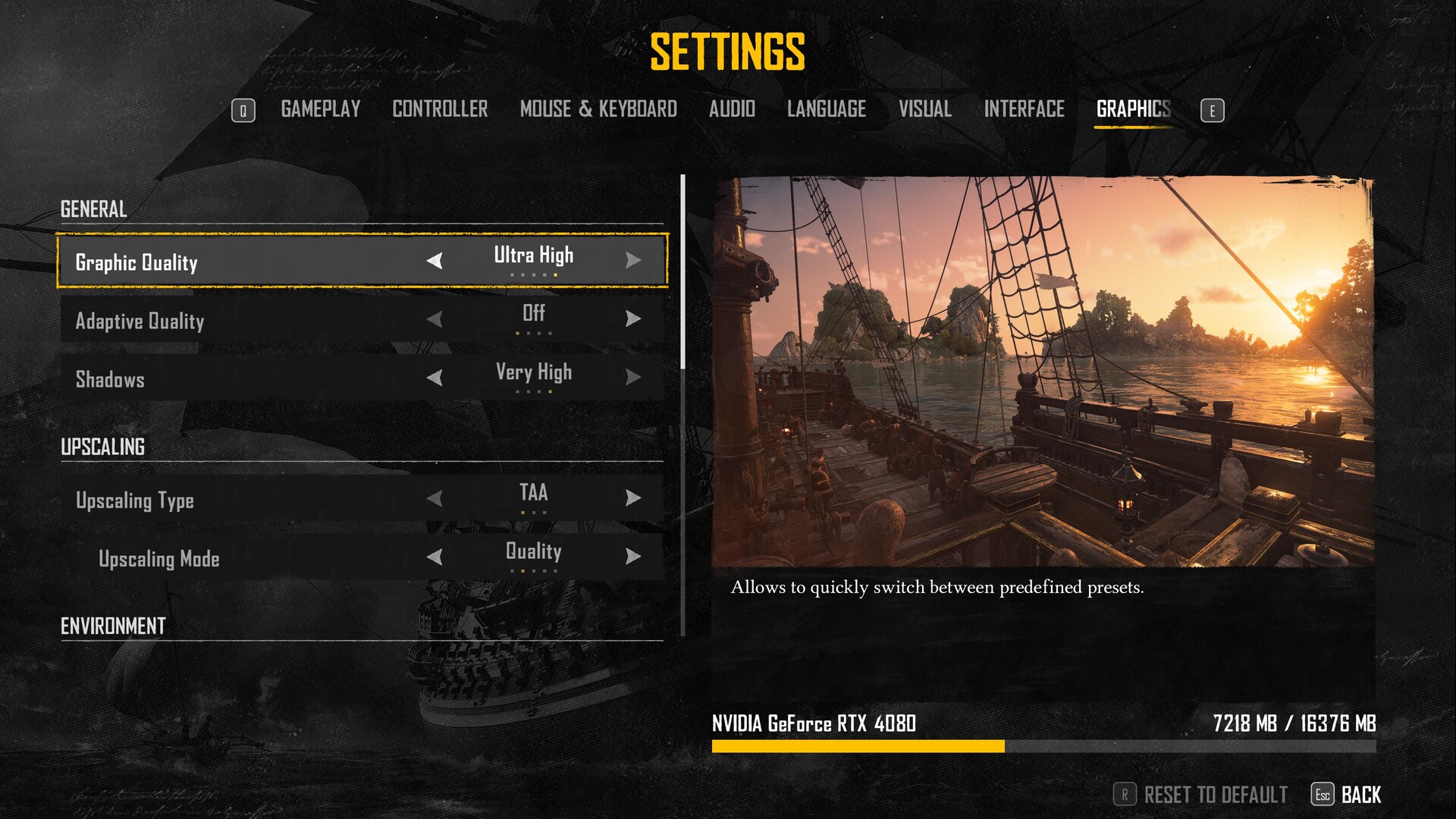
Task: Decrease Shadows quality with left arrow
Action: pyautogui.click(x=435, y=378)
